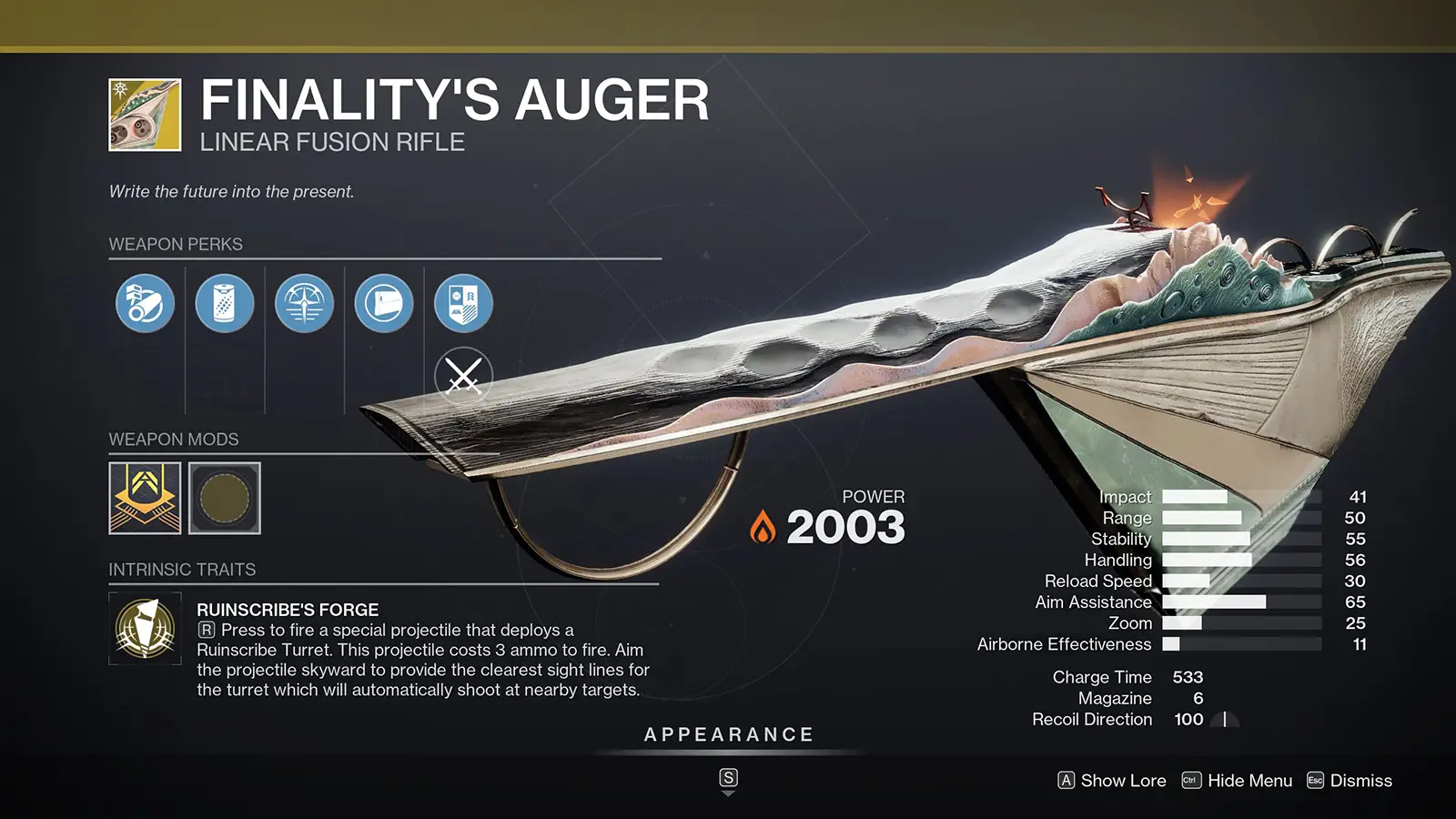This screenshot has height=819, width=1456.
Task: Click the Recoil Direction dial indicator
Action: pos(1223,719)
